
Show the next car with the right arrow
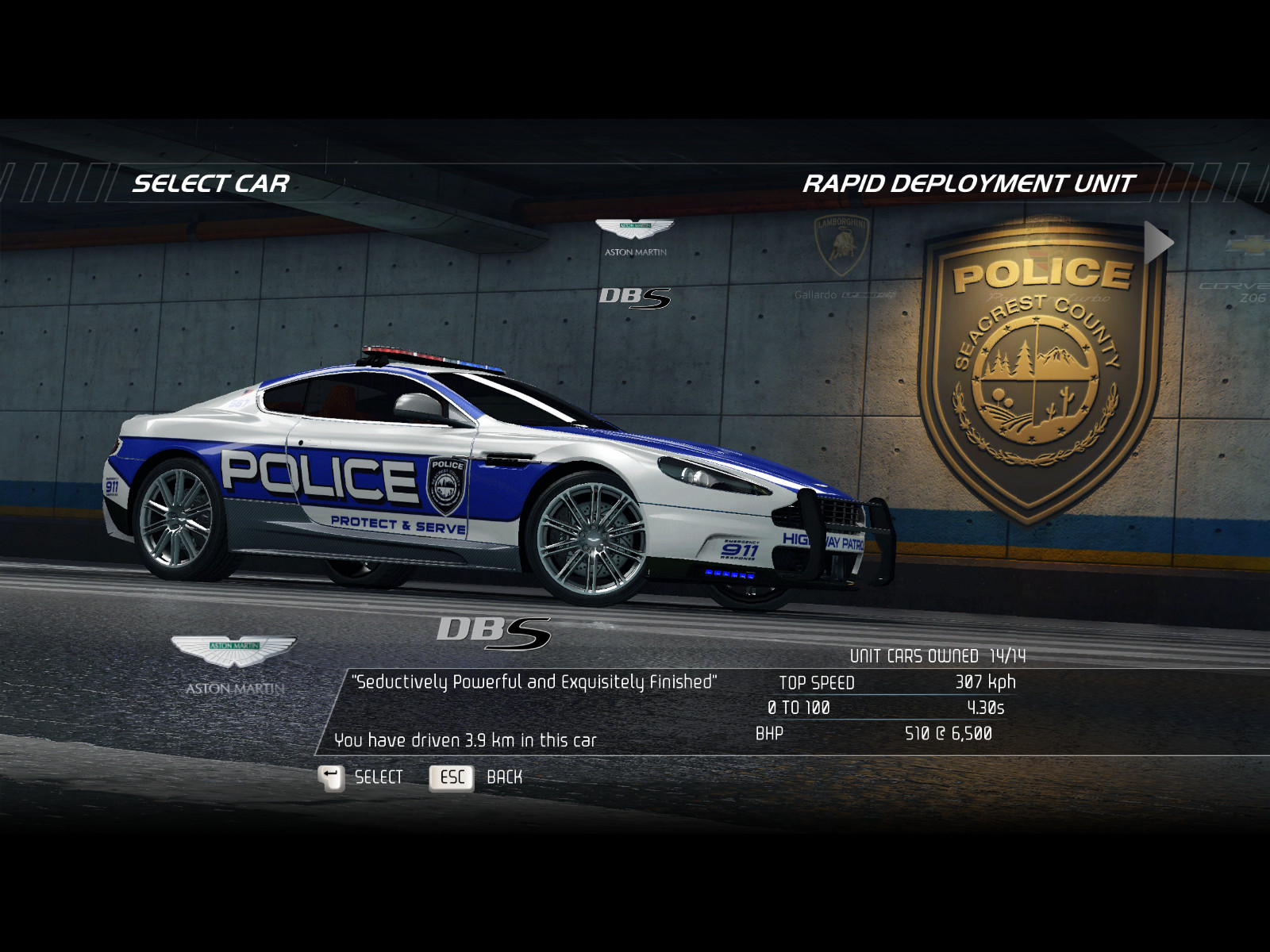1158,243
